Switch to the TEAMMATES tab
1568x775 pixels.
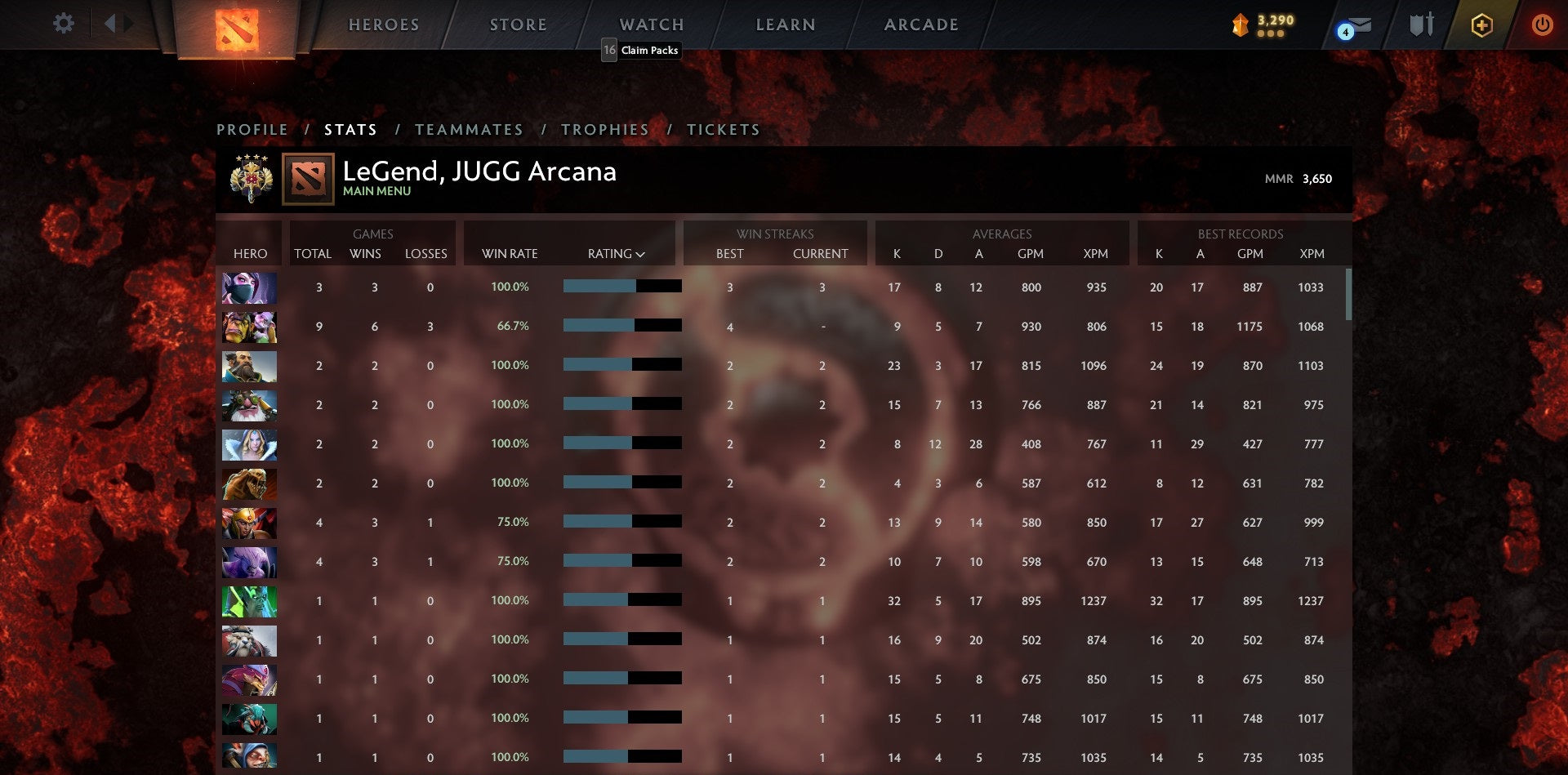[470, 129]
